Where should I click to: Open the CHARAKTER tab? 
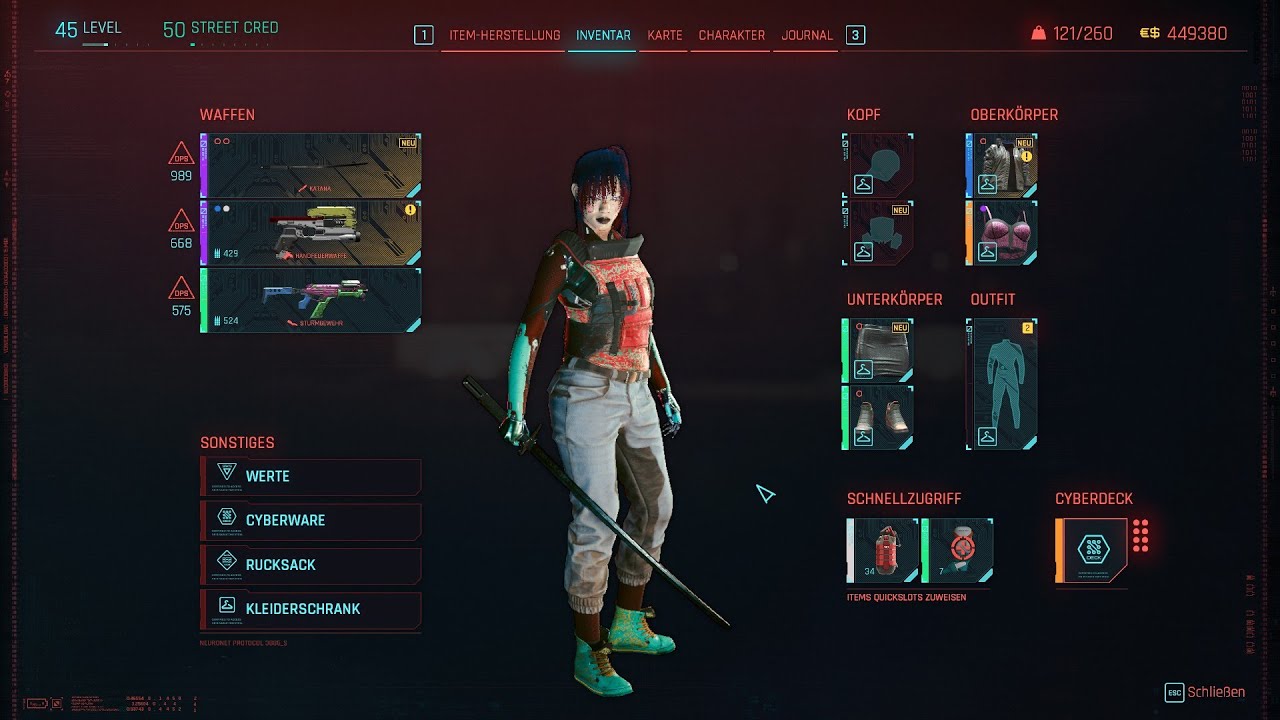point(730,34)
